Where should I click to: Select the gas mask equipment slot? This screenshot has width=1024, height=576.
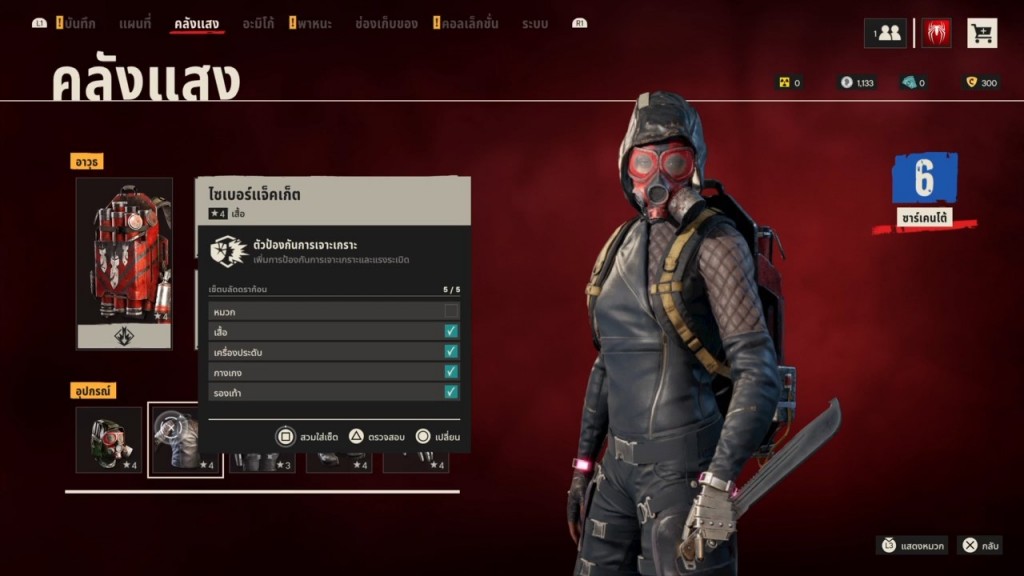(x=108, y=440)
